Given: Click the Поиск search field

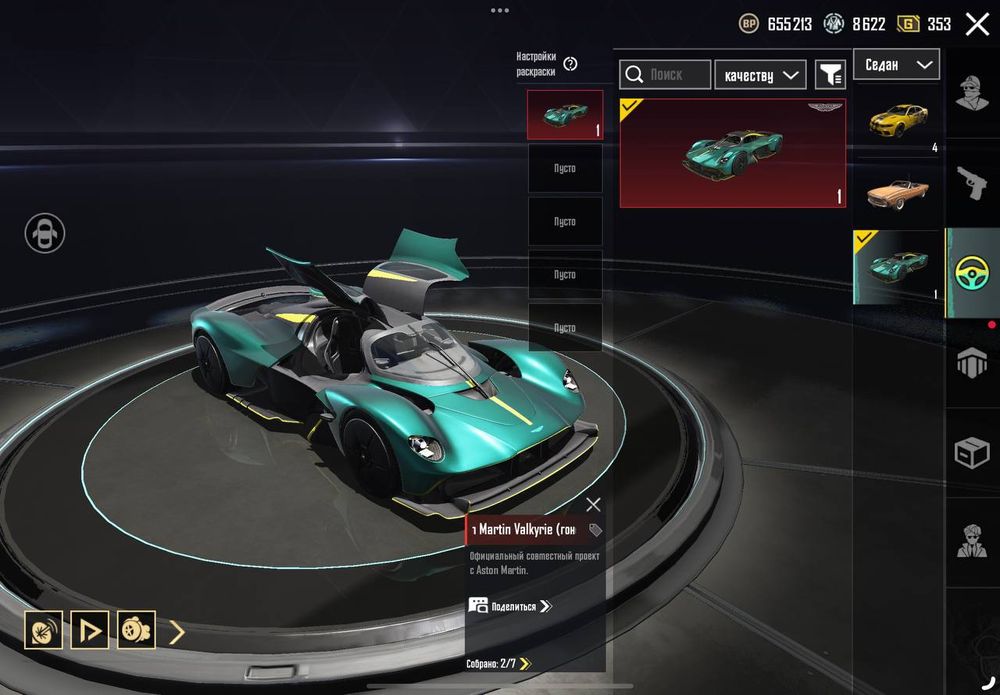Looking at the screenshot, I should pos(665,74).
